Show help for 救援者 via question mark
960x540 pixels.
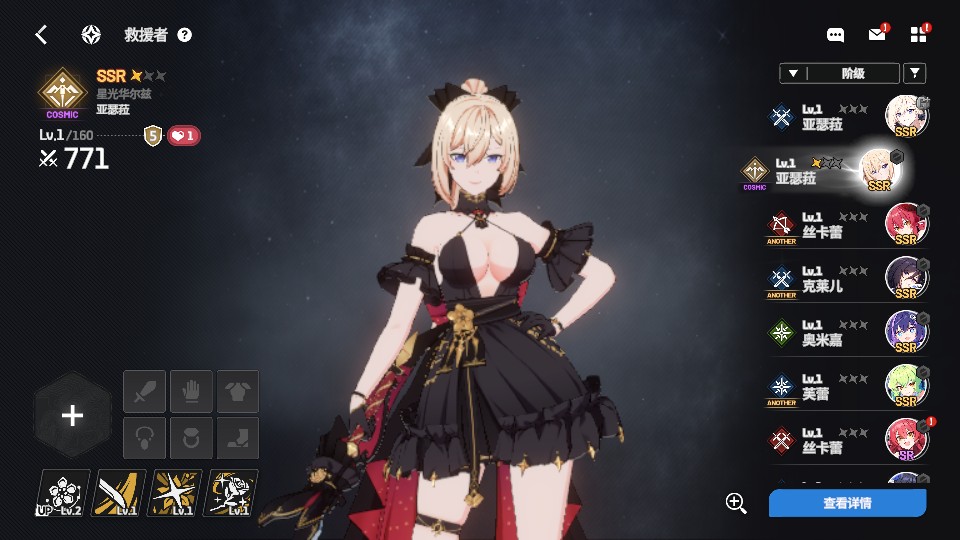click(185, 35)
